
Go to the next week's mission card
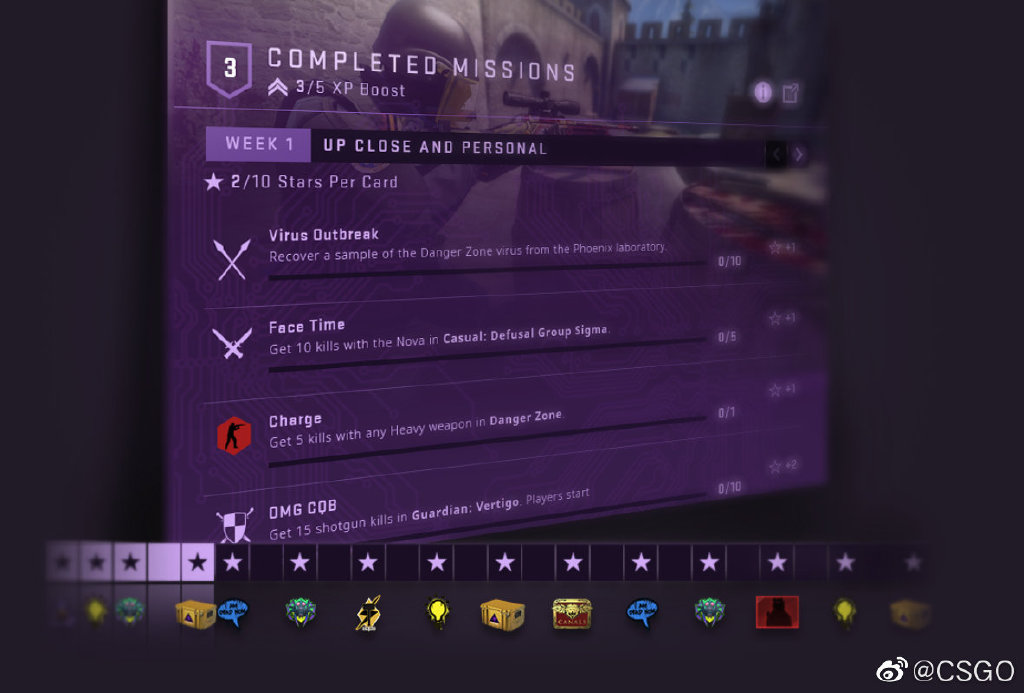[x=799, y=154]
